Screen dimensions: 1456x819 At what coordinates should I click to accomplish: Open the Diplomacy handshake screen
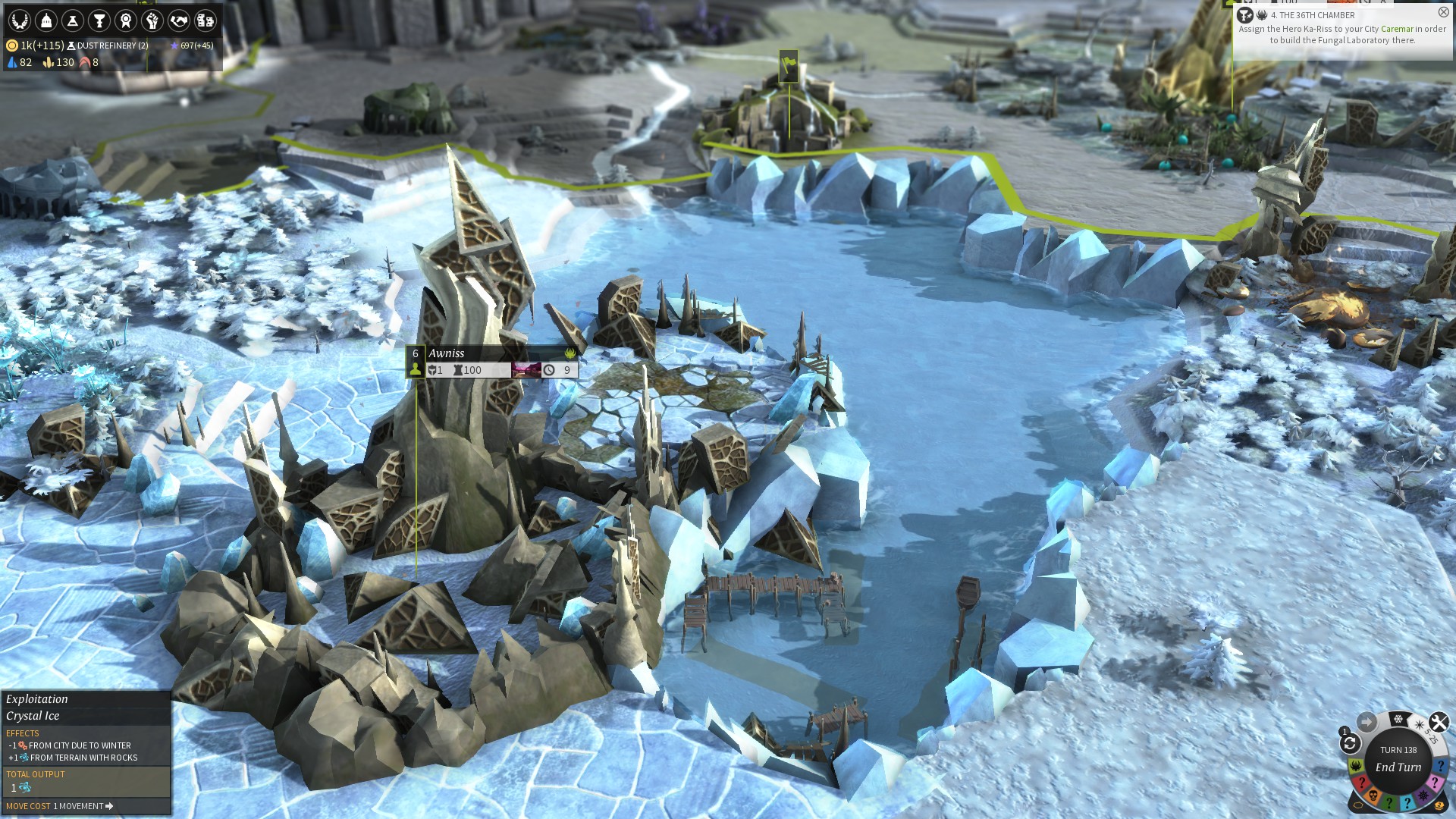point(179,20)
